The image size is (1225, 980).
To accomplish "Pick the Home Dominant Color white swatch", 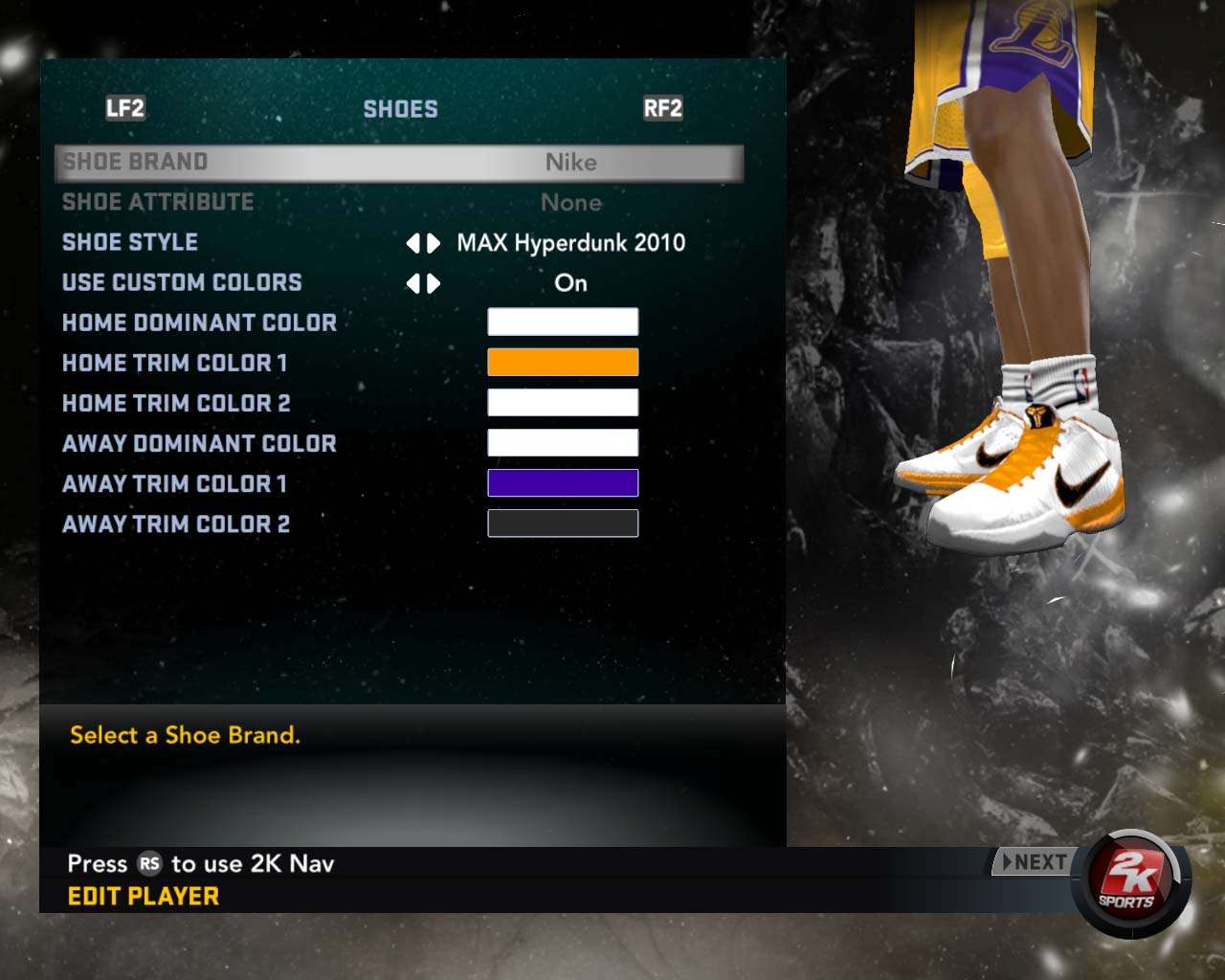I will pyautogui.click(x=563, y=323).
